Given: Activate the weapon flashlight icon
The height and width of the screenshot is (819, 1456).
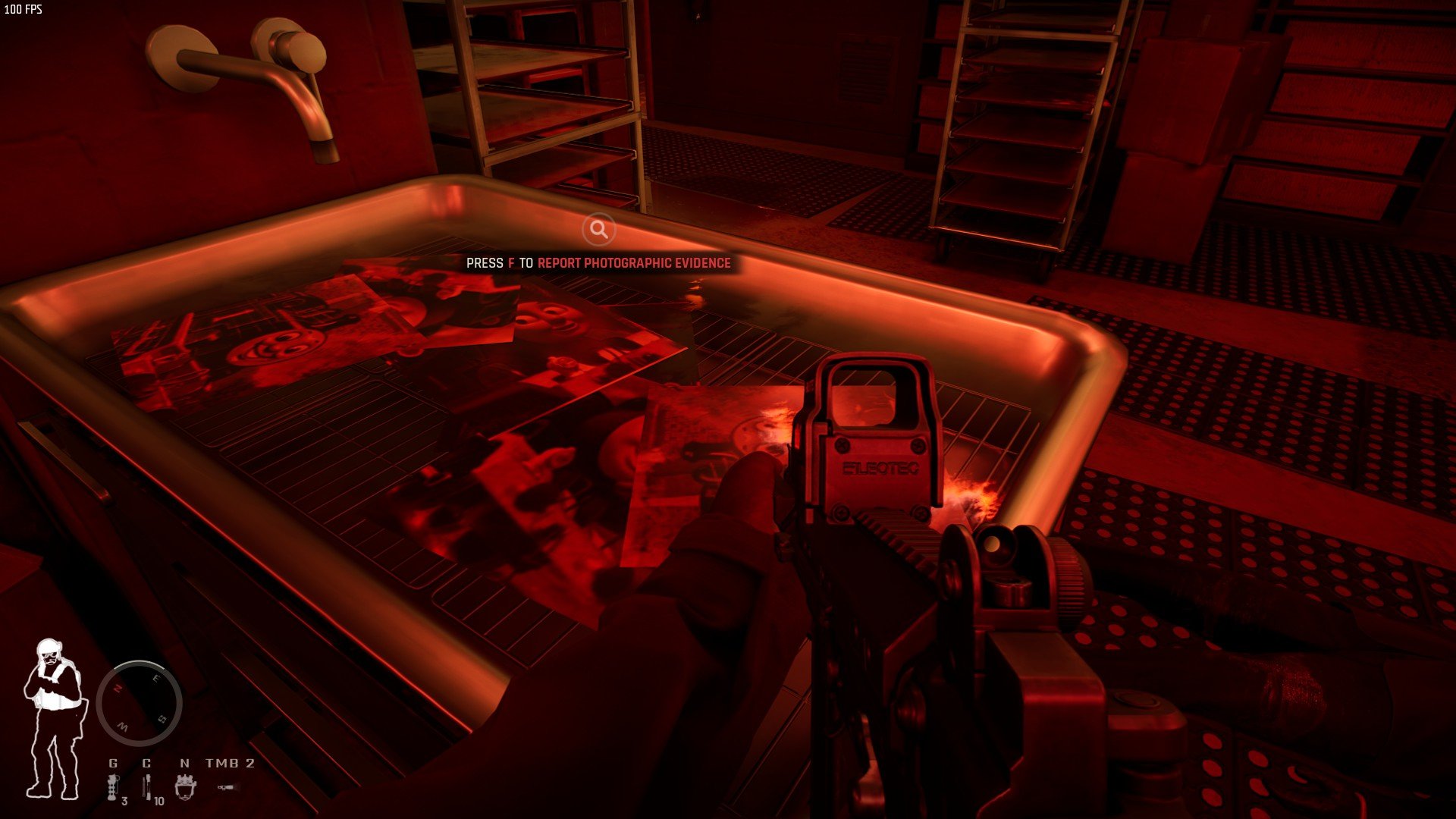Looking at the screenshot, I should coord(225,788).
